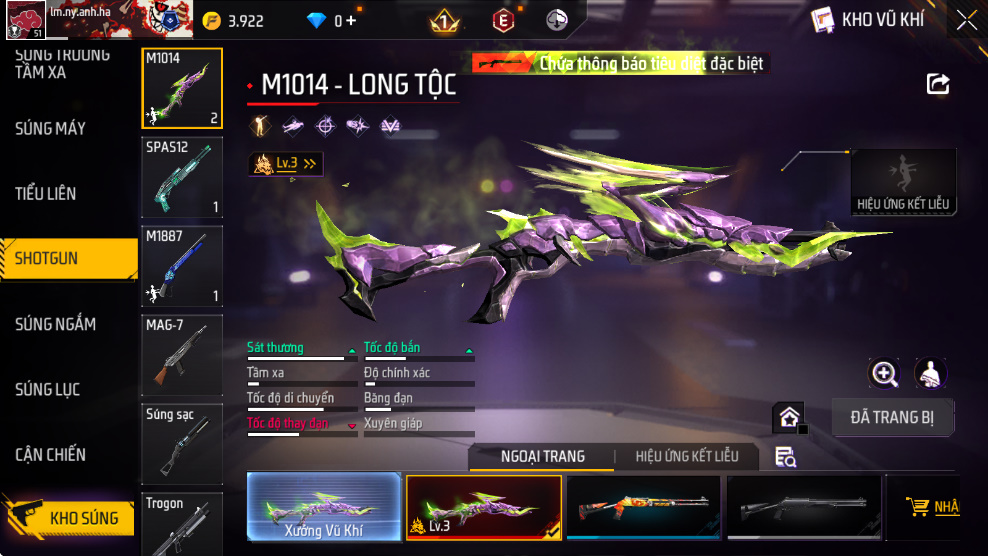Switch to the CẬN CHIẾN category
This screenshot has height=556, width=988.
pyautogui.click(x=51, y=454)
